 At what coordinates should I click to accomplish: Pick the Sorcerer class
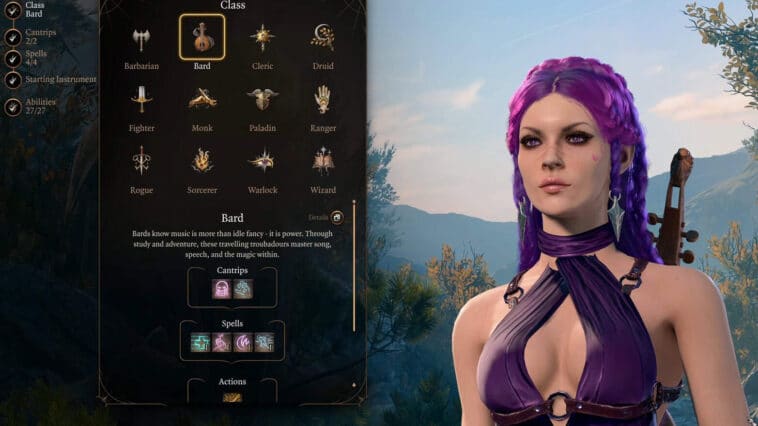pos(202,160)
